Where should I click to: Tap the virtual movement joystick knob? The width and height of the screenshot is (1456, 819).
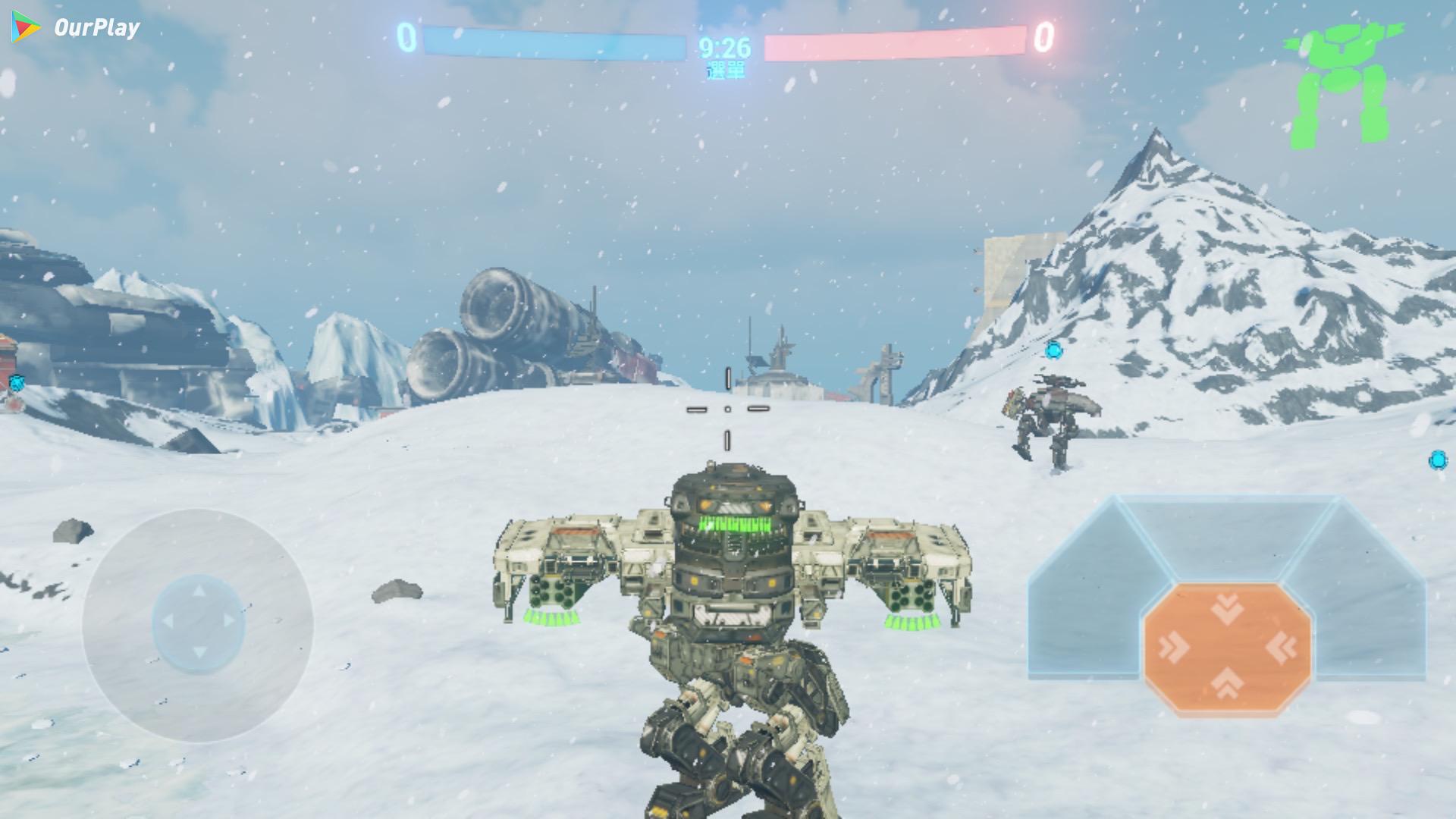click(x=199, y=623)
